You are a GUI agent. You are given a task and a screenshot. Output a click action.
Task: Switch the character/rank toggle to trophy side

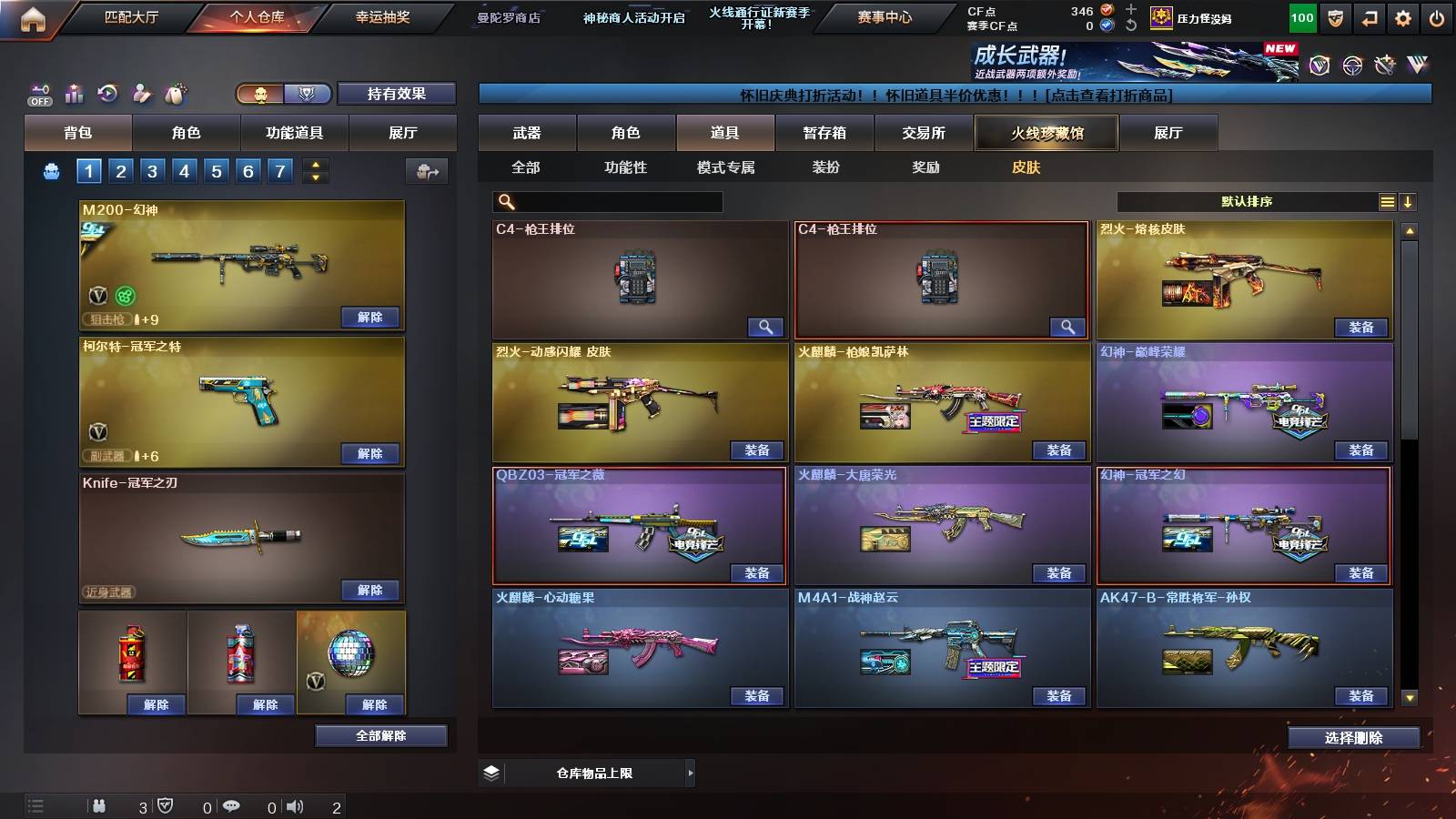point(308,94)
